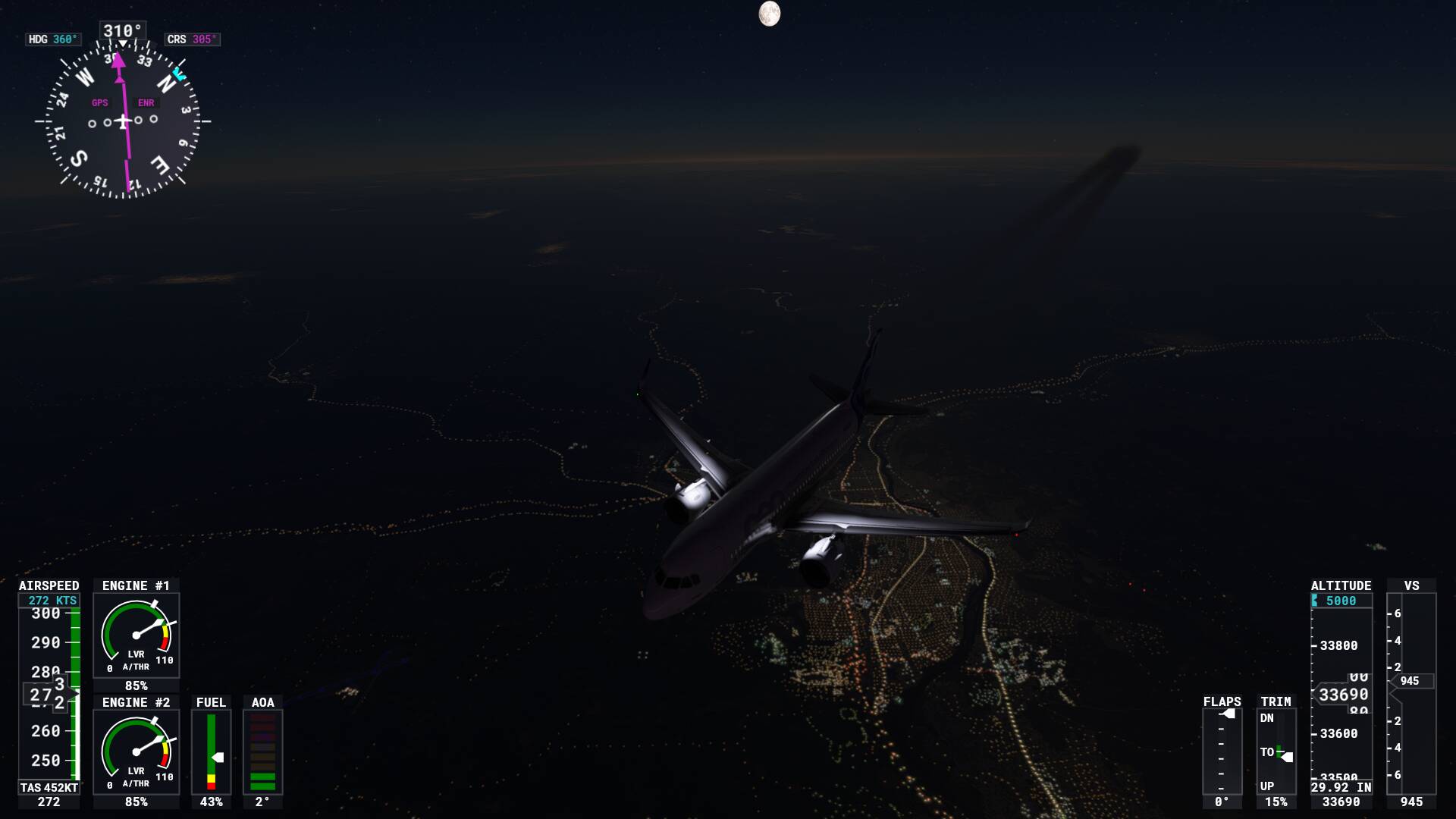The width and height of the screenshot is (1456, 819).
Task: Open the HDG 360° heading selector
Action: (x=52, y=38)
